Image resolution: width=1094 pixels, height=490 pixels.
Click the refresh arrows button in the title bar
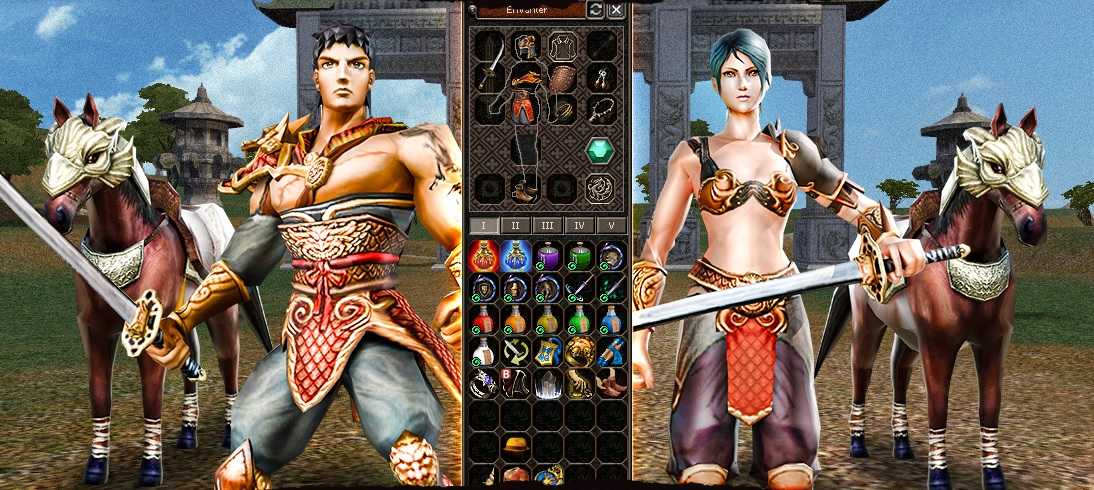point(596,9)
